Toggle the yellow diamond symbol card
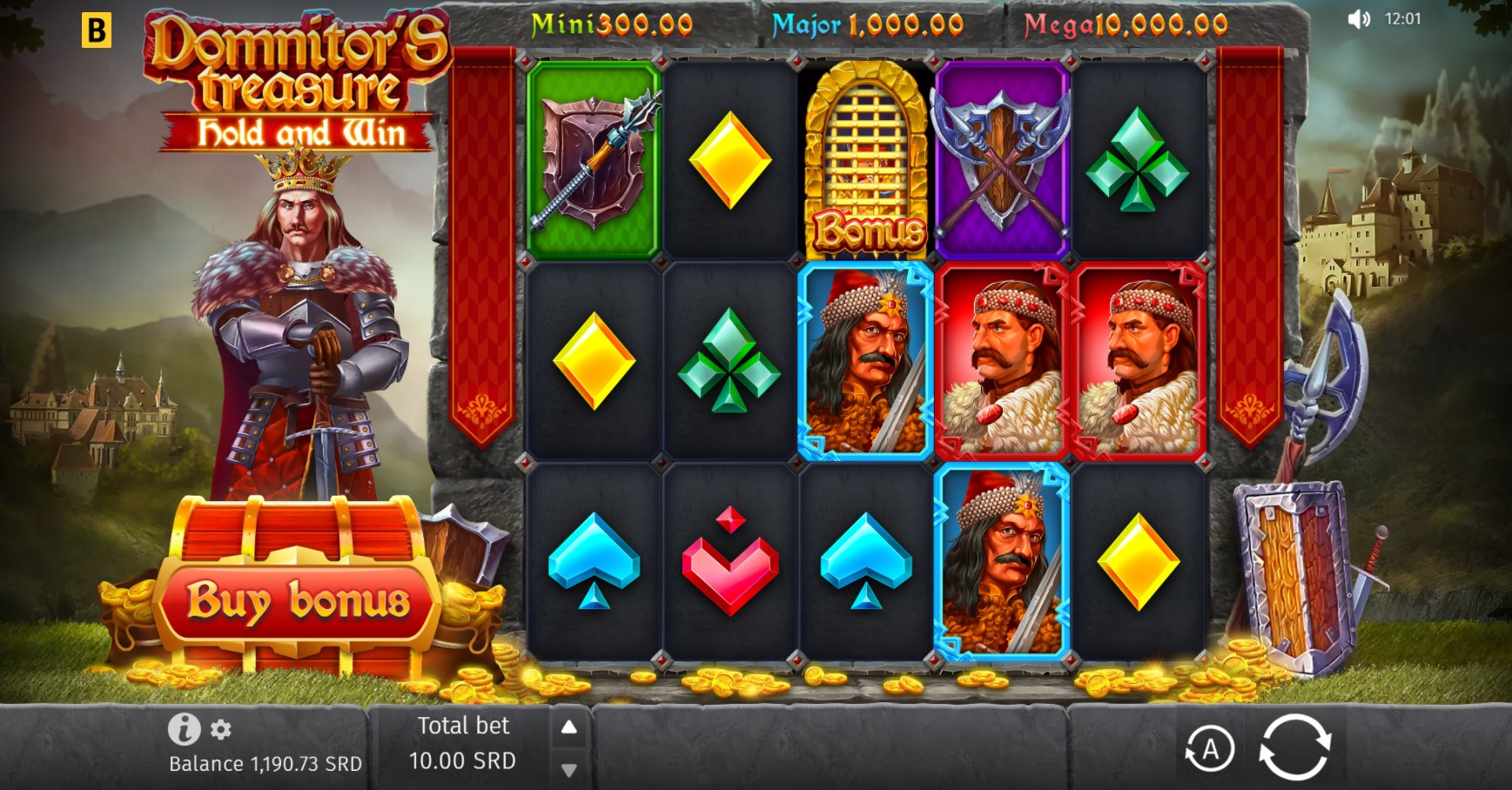Screen dimensions: 1512x790 (x=731, y=157)
